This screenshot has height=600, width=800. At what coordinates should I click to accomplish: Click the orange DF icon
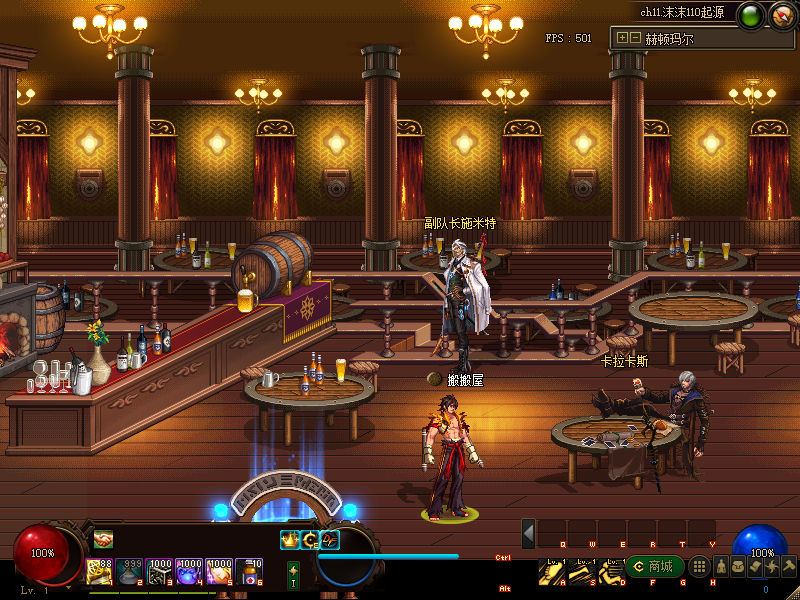click(x=329, y=540)
